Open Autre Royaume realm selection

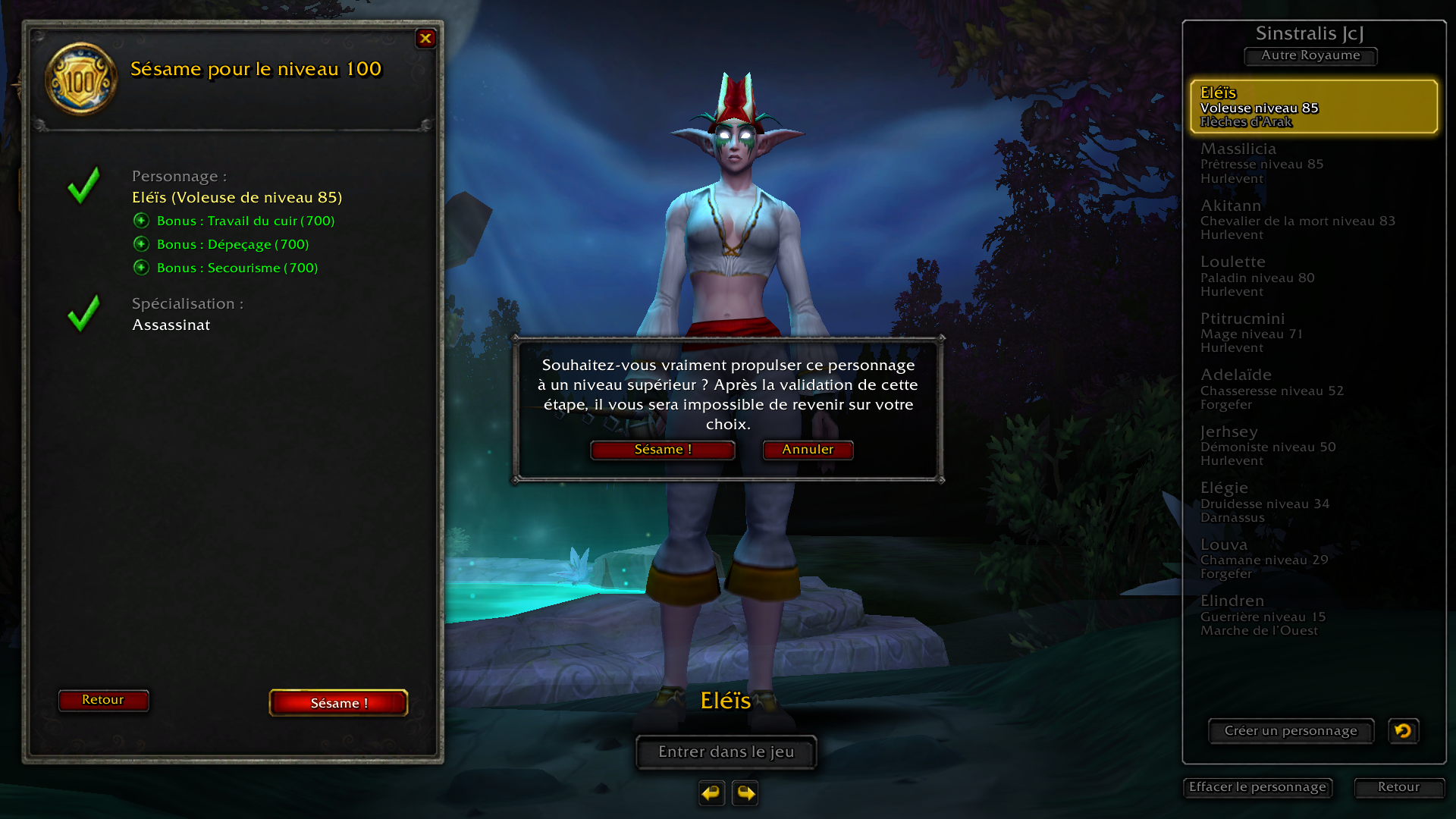pos(1310,55)
